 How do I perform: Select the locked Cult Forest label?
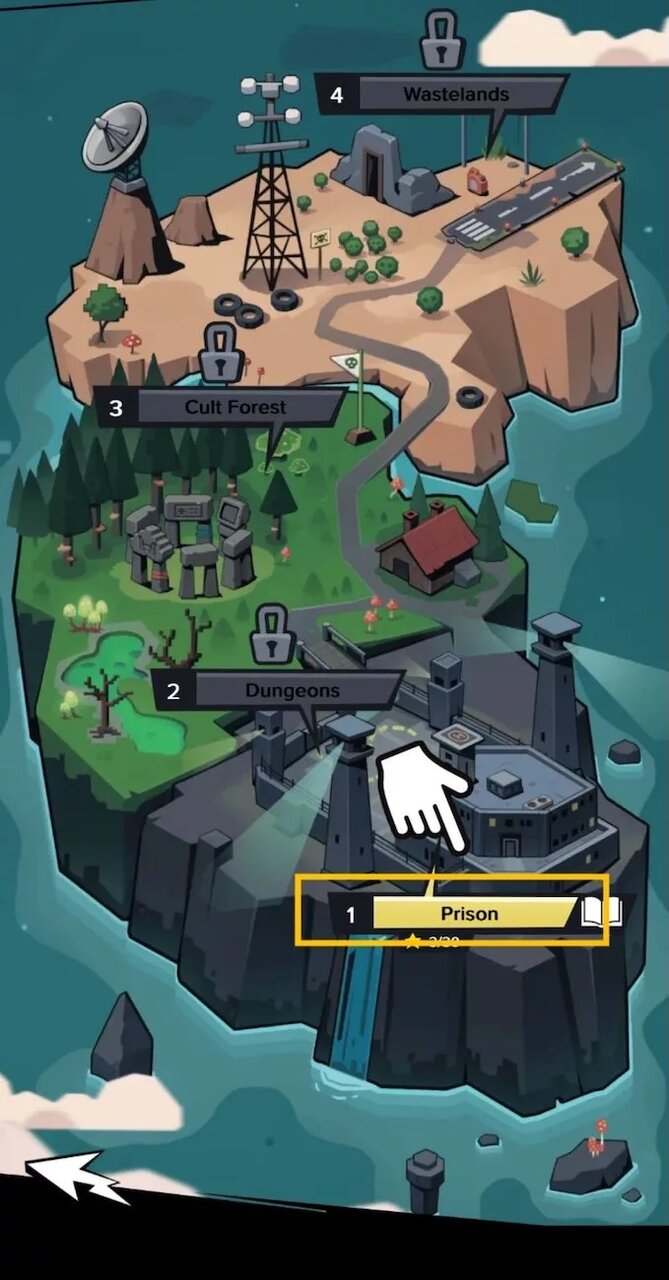point(234,407)
